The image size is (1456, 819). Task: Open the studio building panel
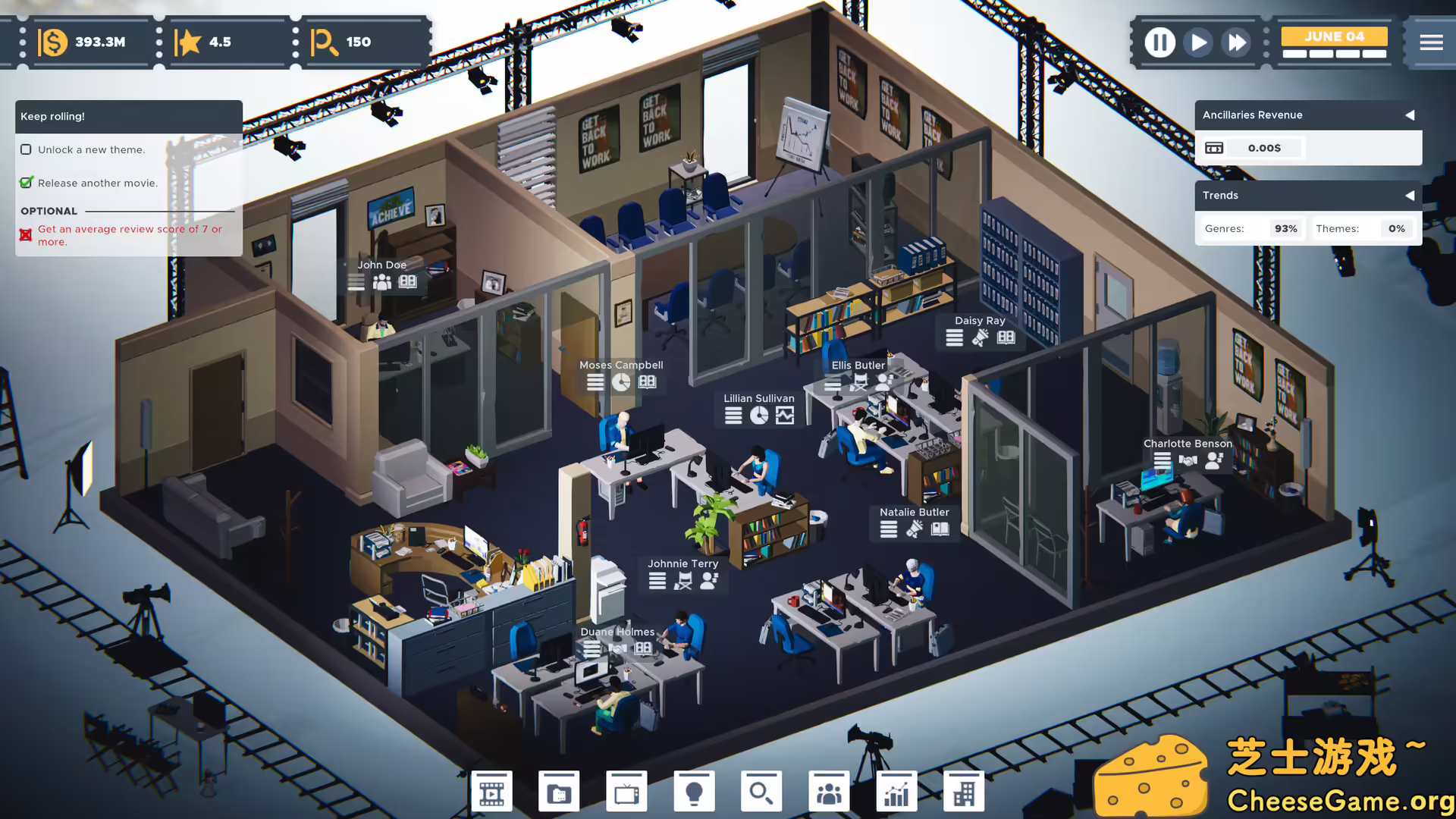click(964, 790)
